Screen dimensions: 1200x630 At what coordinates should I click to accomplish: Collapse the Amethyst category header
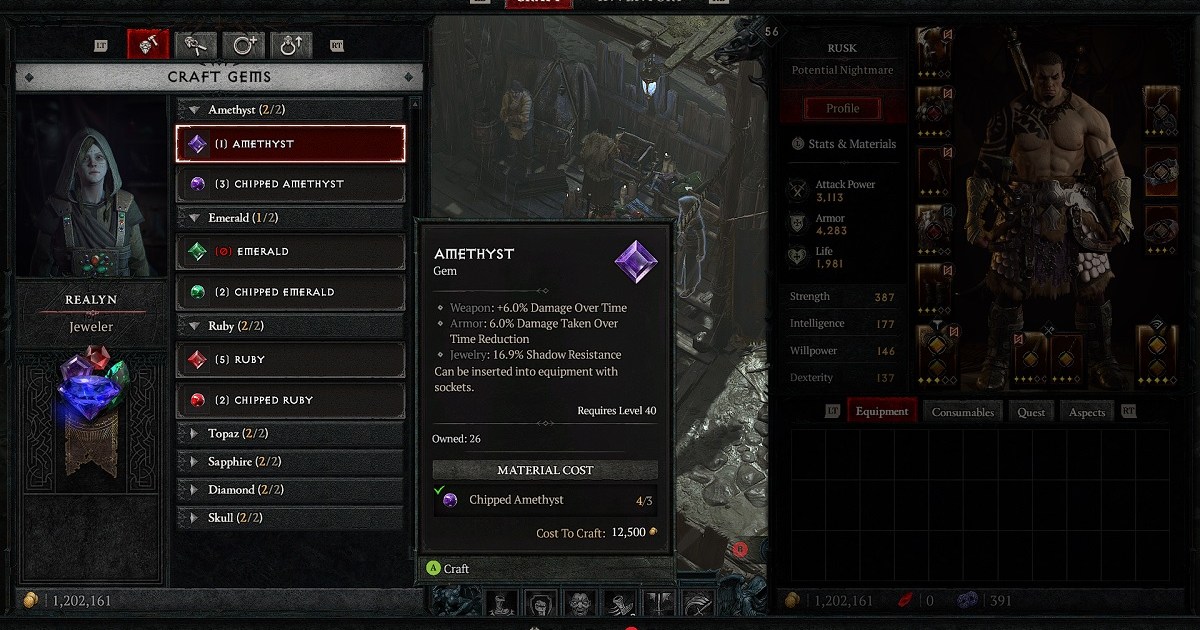coord(290,110)
